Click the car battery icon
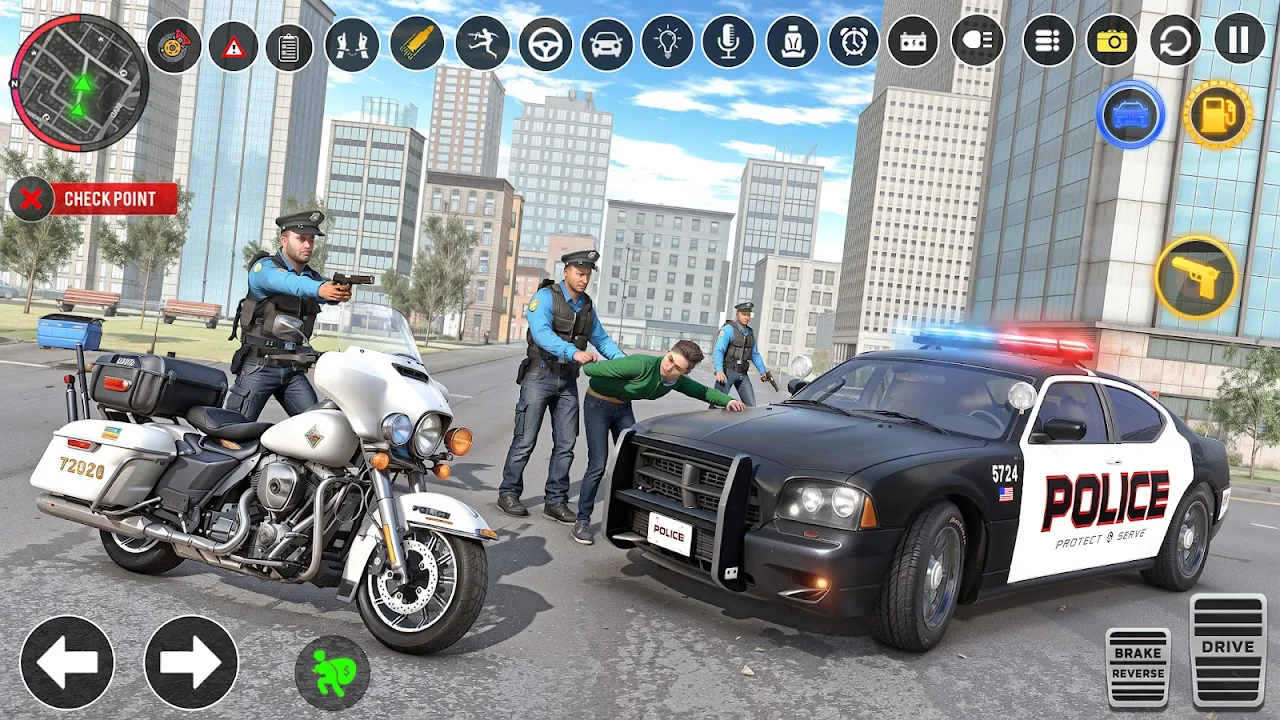The height and width of the screenshot is (720, 1280). tap(913, 41)
